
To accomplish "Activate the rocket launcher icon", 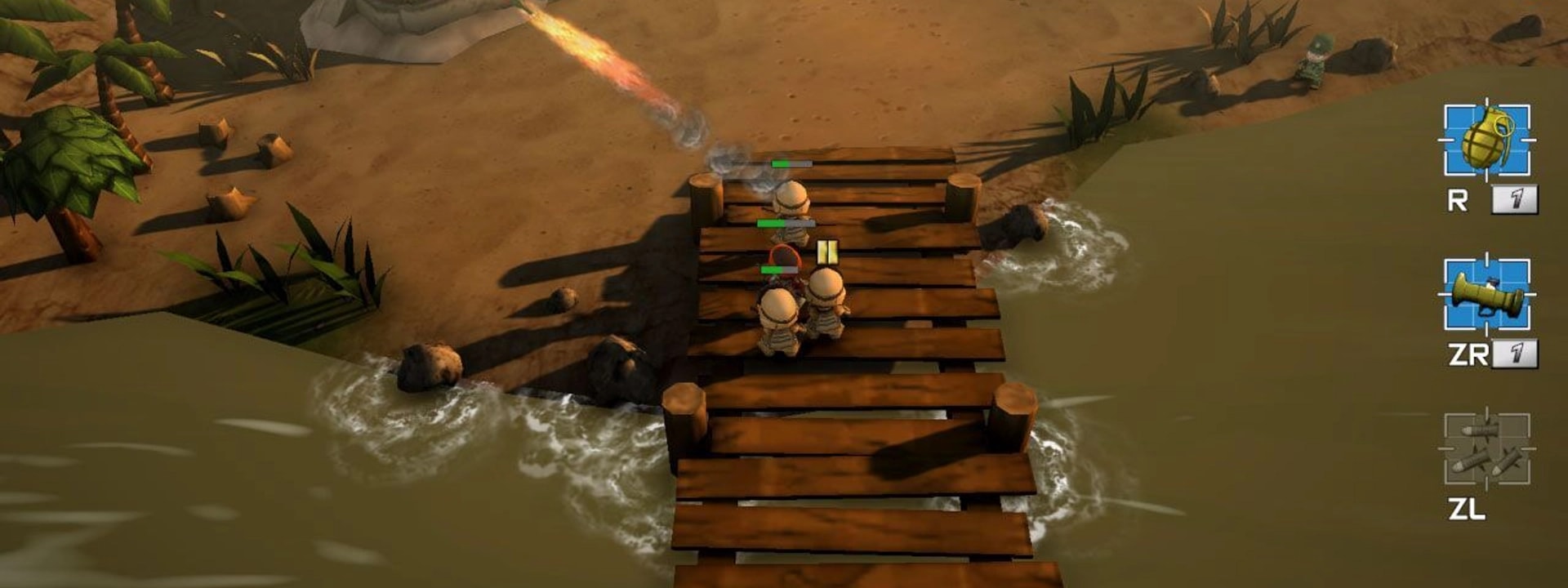I will pyautogui.click(x=1486, y=295).
